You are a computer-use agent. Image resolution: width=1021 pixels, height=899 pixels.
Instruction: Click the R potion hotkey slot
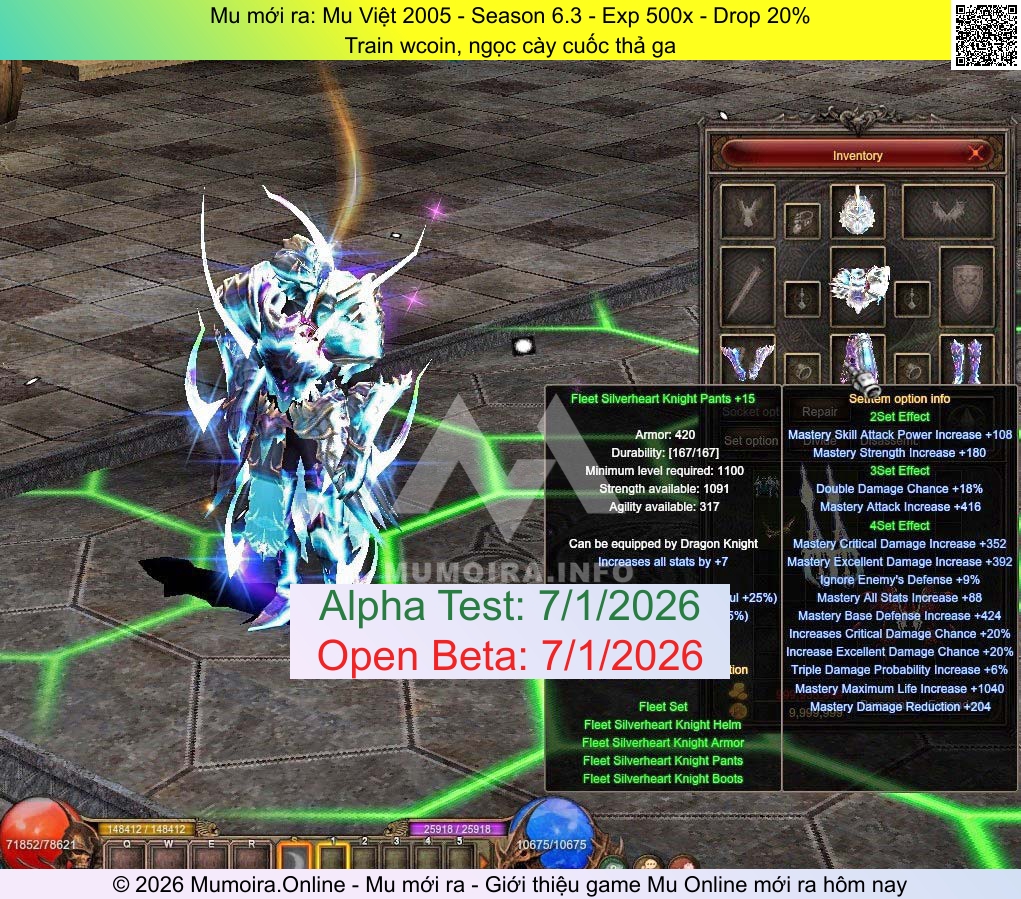click(x=251, y=856)
